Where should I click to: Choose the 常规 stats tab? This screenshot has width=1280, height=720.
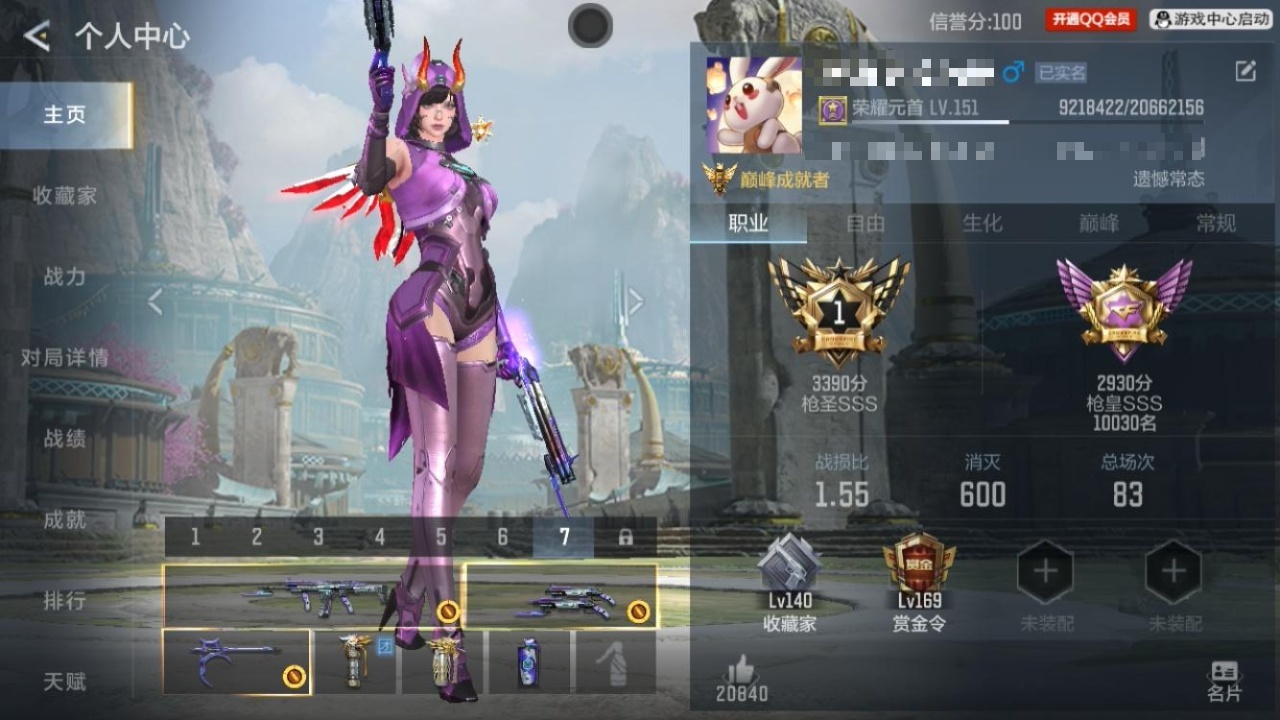(1216, 224)
